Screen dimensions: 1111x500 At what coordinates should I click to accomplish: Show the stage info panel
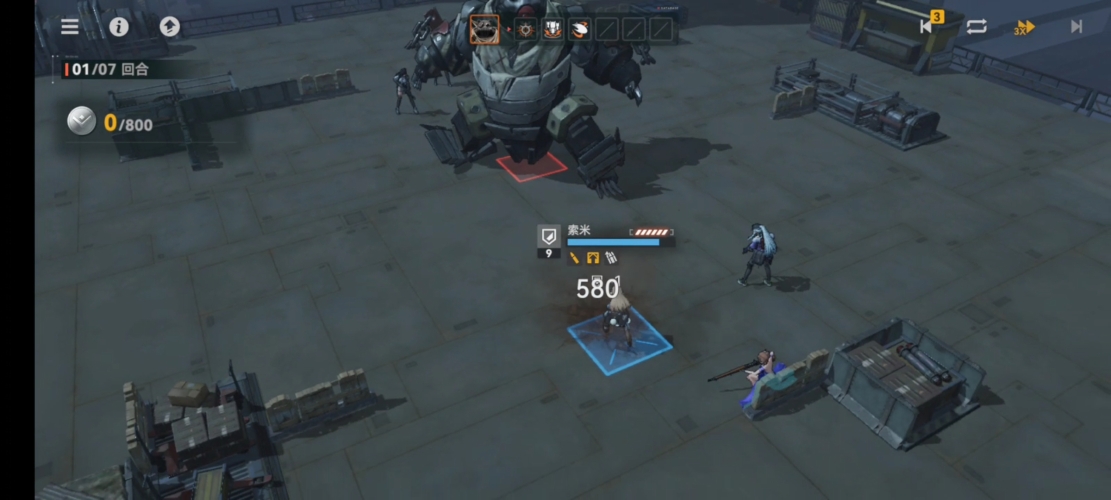pos(119,27)
